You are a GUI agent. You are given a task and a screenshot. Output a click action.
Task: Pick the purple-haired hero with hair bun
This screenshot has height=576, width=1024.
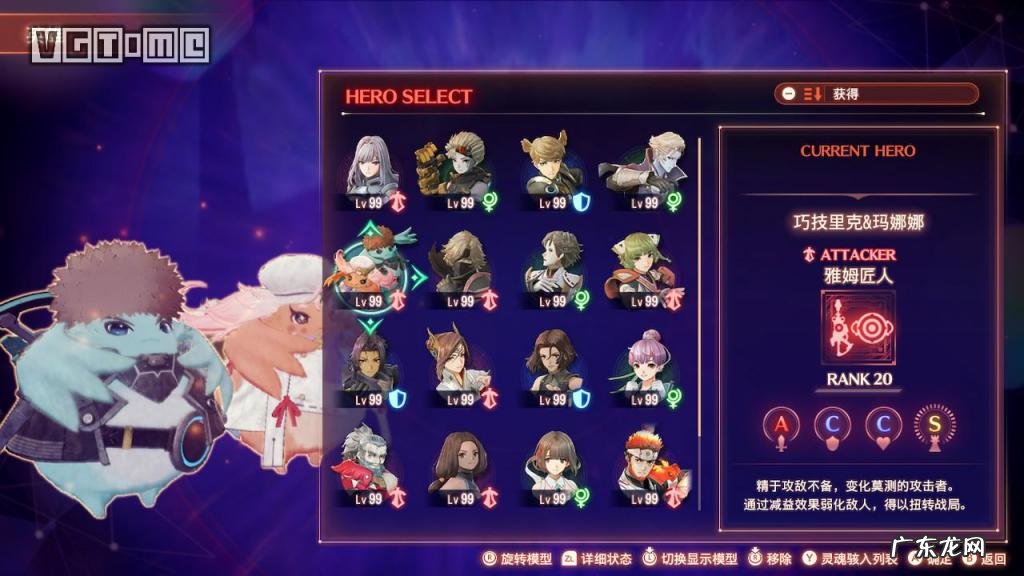644,369
